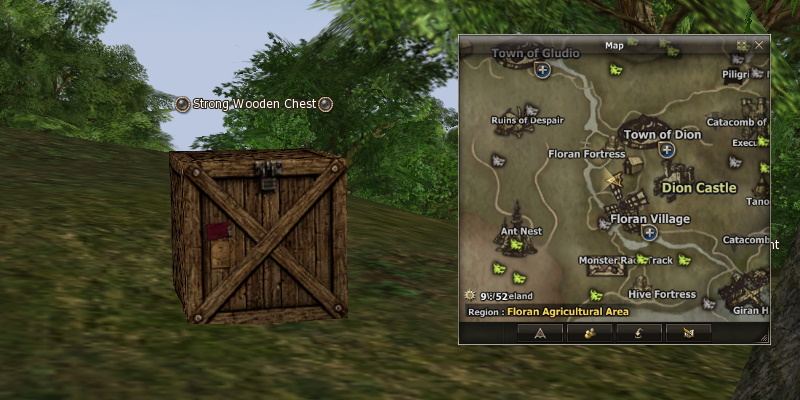Screen dimensions: 800x400
Task: Click the minimize button on the Map window
Action: coord(742,45)
